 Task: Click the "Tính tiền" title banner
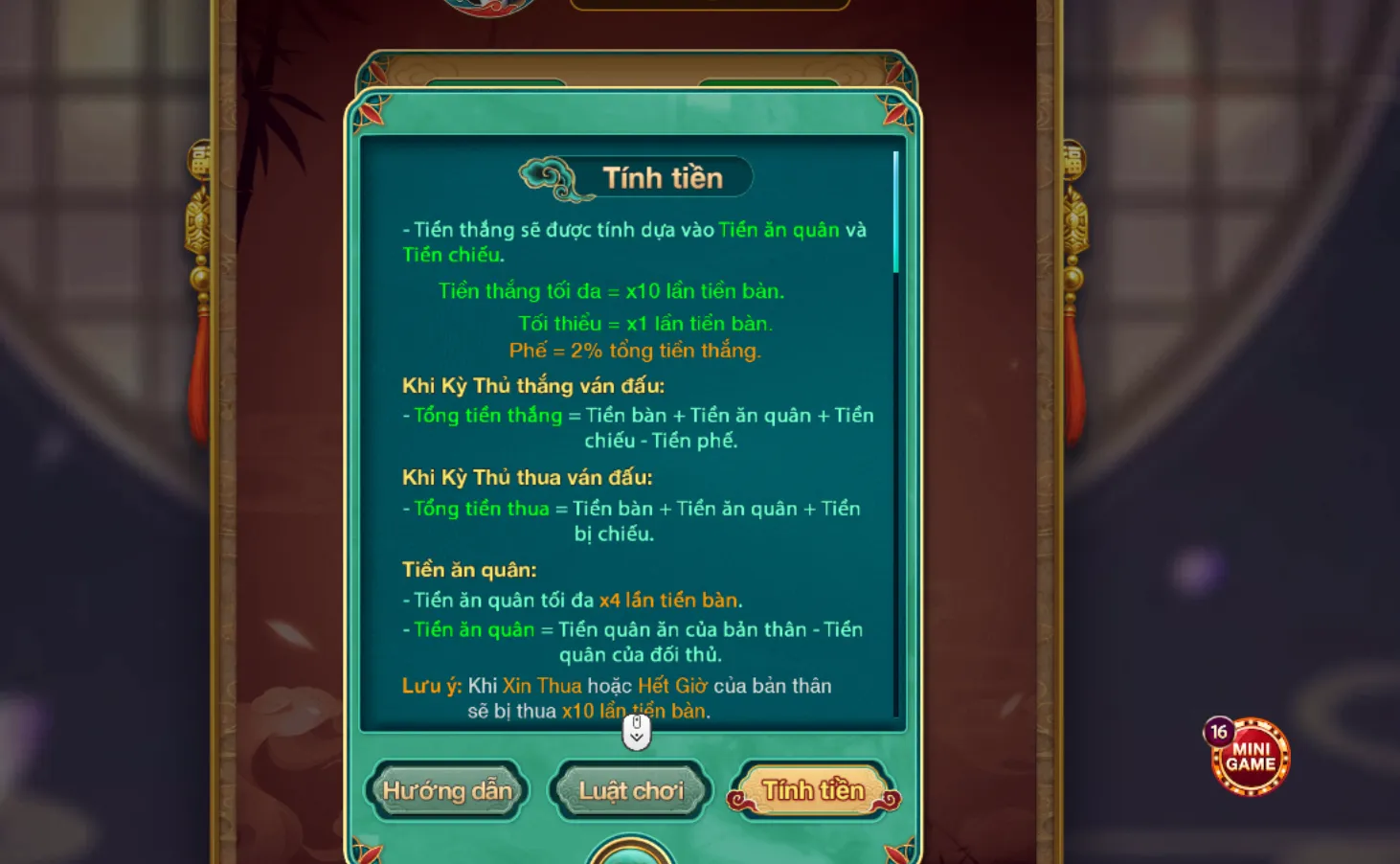664,176
